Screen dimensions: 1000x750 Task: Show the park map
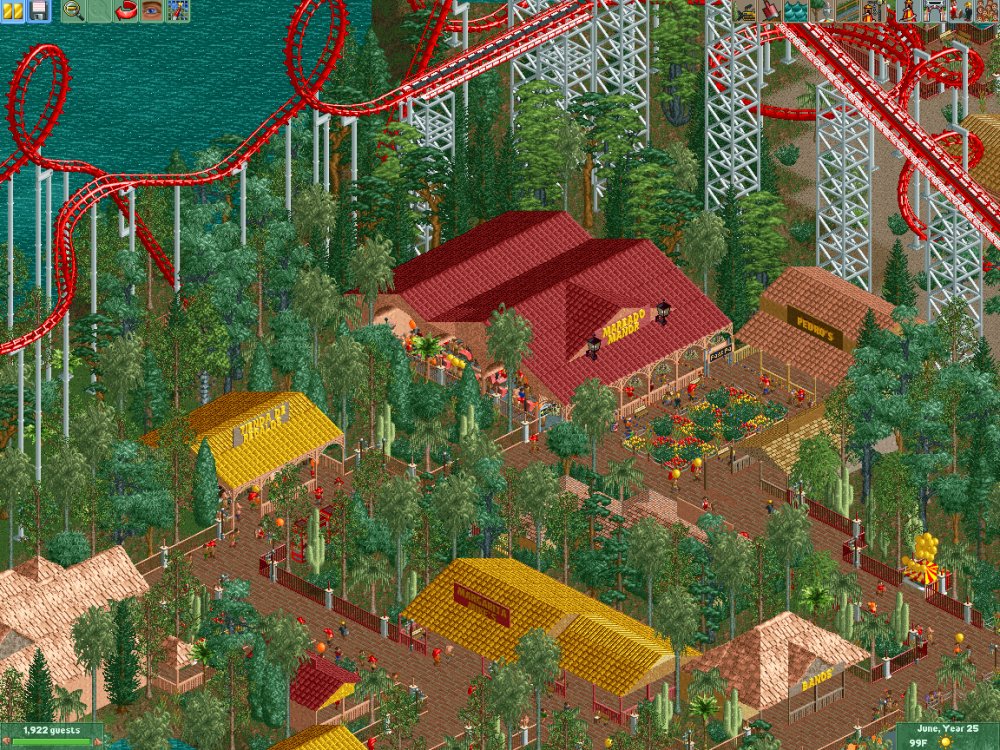pos(178,11)
